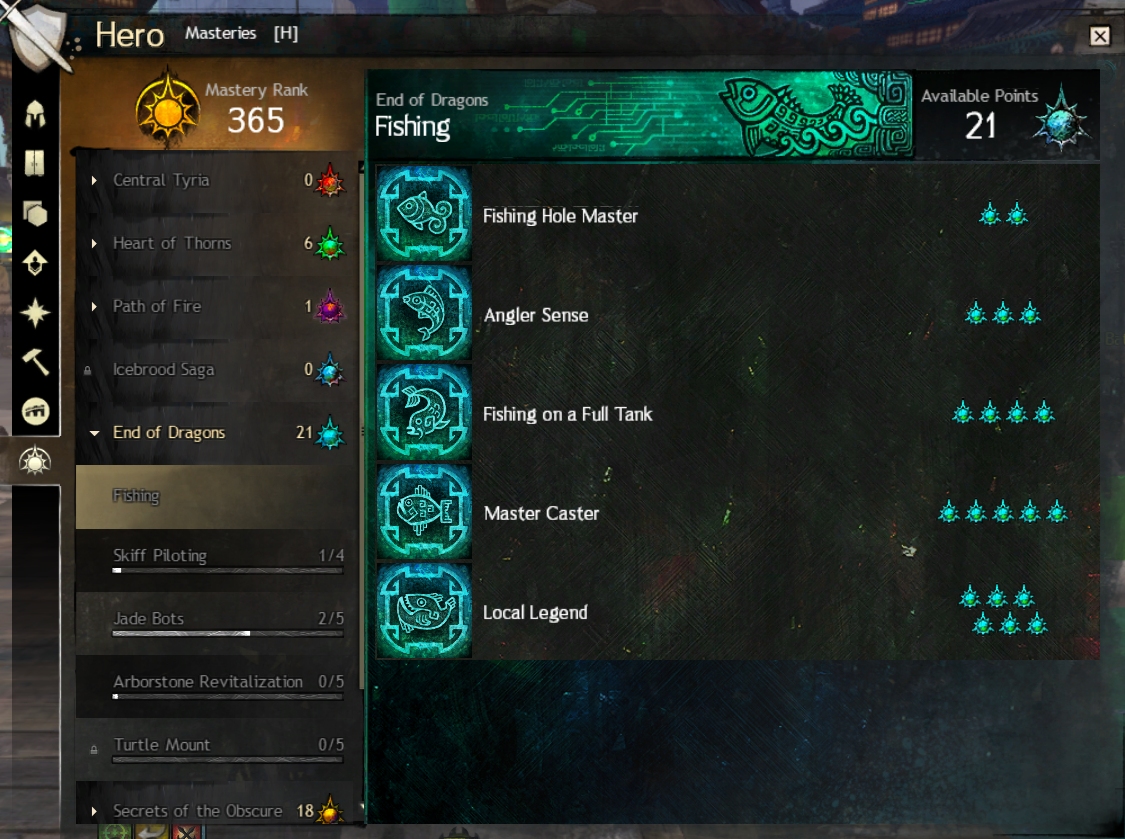Switch to the hammer Crafting tab
1125x839 pixels.
(36, 363)
